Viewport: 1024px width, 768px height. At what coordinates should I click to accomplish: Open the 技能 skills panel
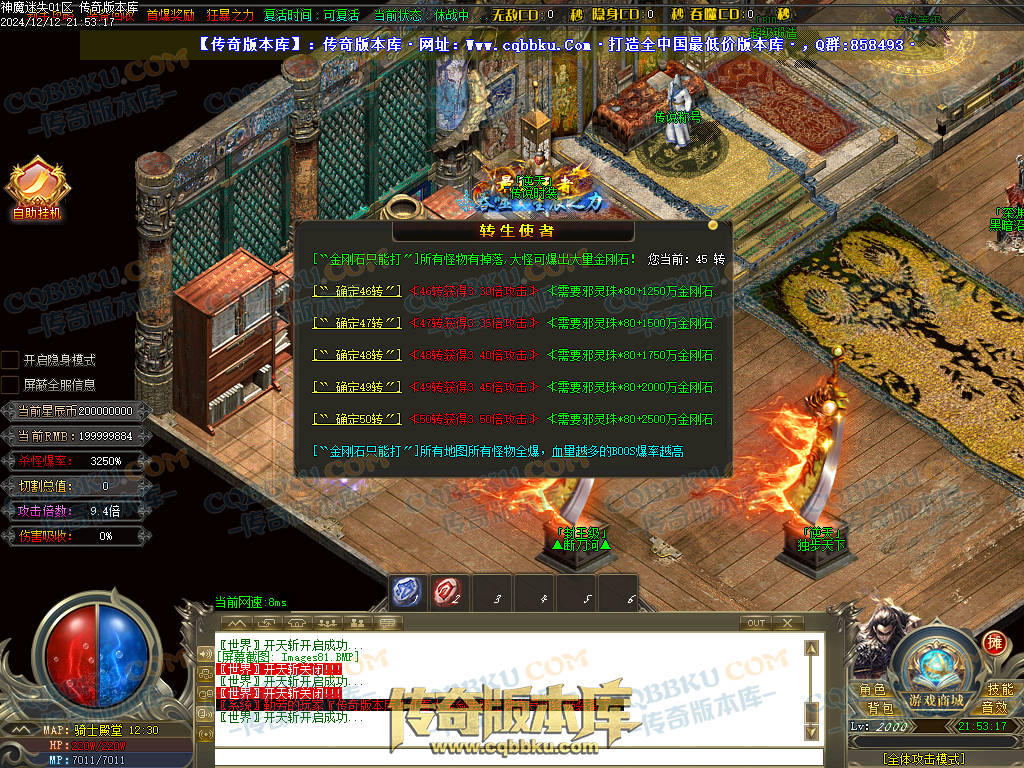click(1000, 690)
